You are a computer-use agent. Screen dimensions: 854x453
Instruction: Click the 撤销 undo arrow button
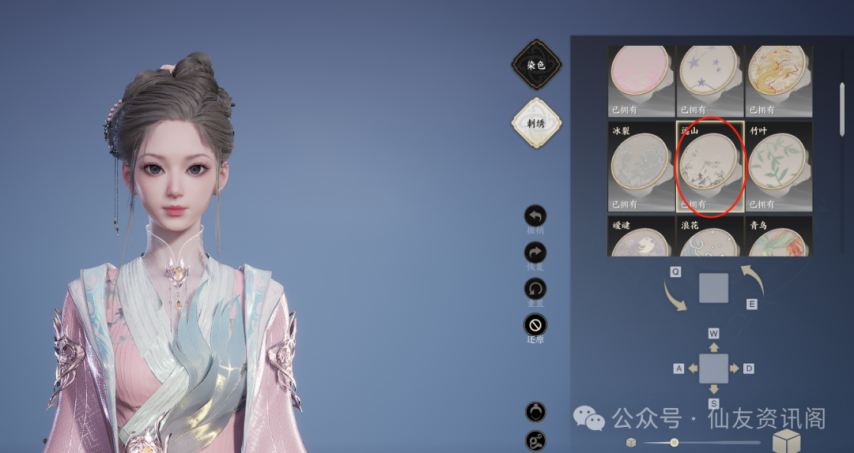536,216
